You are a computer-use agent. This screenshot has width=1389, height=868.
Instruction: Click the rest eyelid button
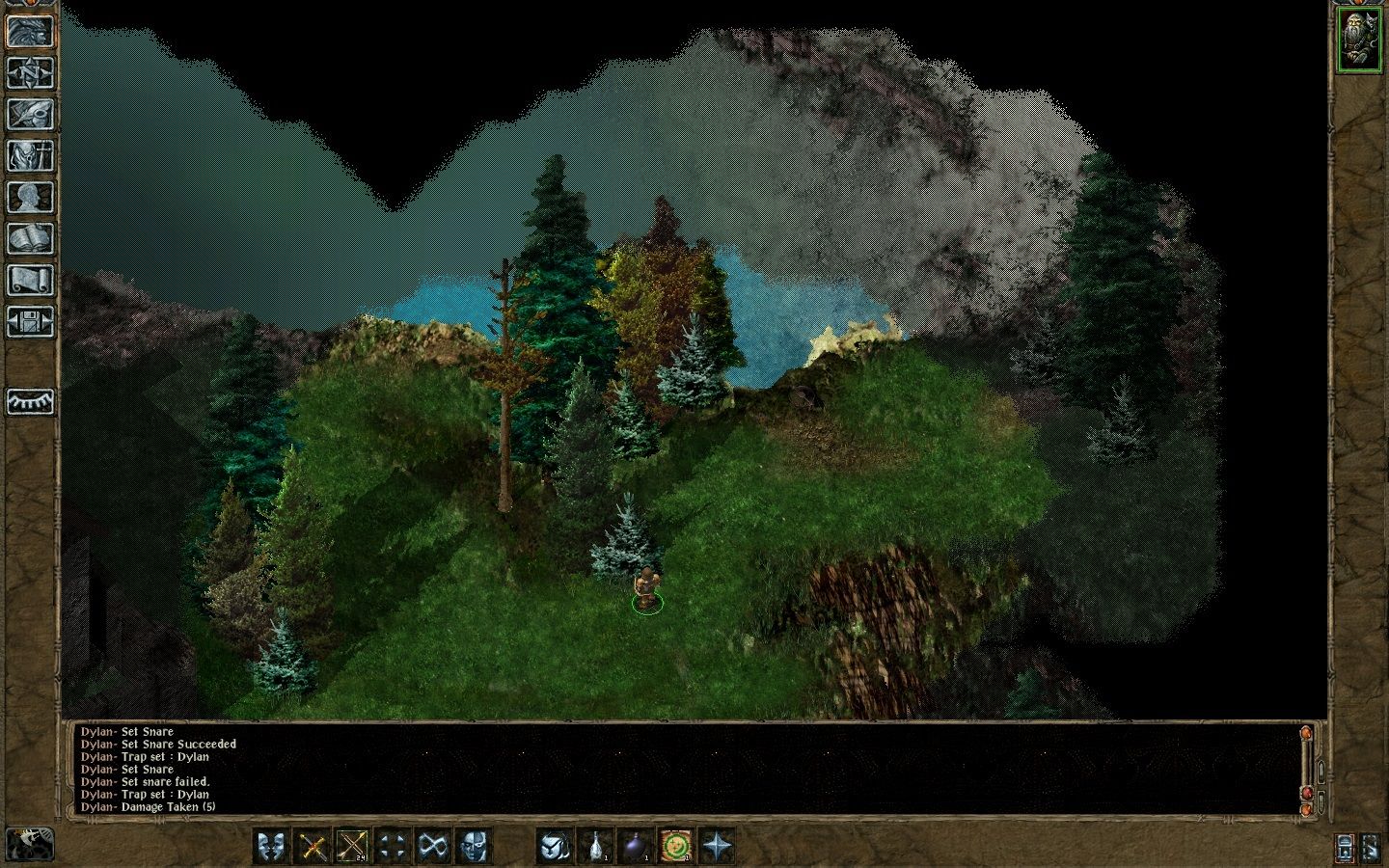coord(30,401)
